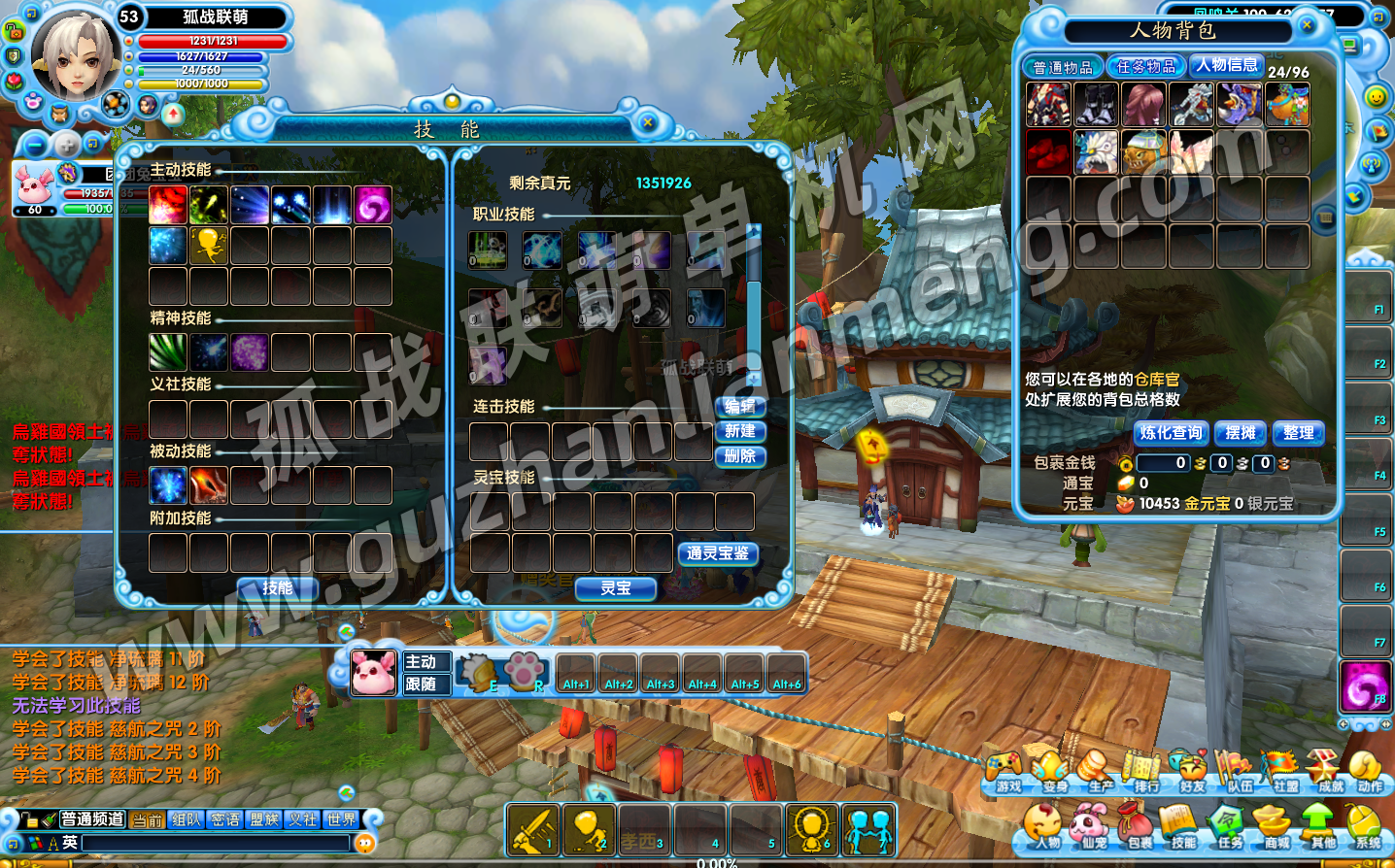Switch to the 灵宝 tab
The width and height of the screenshot is (1395, 868).
pos(616,588)
